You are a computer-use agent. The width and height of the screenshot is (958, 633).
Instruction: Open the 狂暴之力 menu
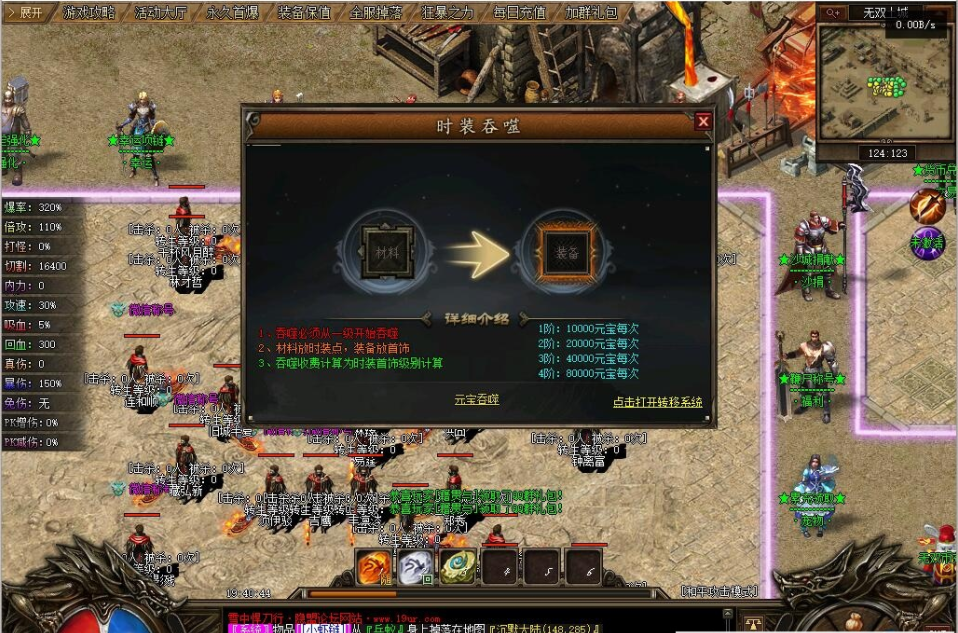[x=448, y=12]
